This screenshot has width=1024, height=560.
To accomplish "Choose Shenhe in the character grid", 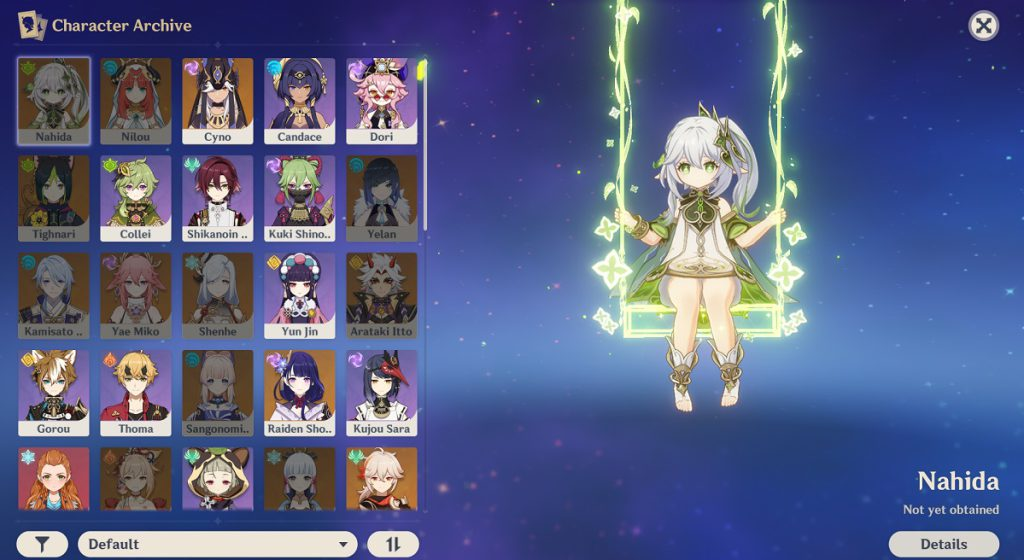I will 218,295.
